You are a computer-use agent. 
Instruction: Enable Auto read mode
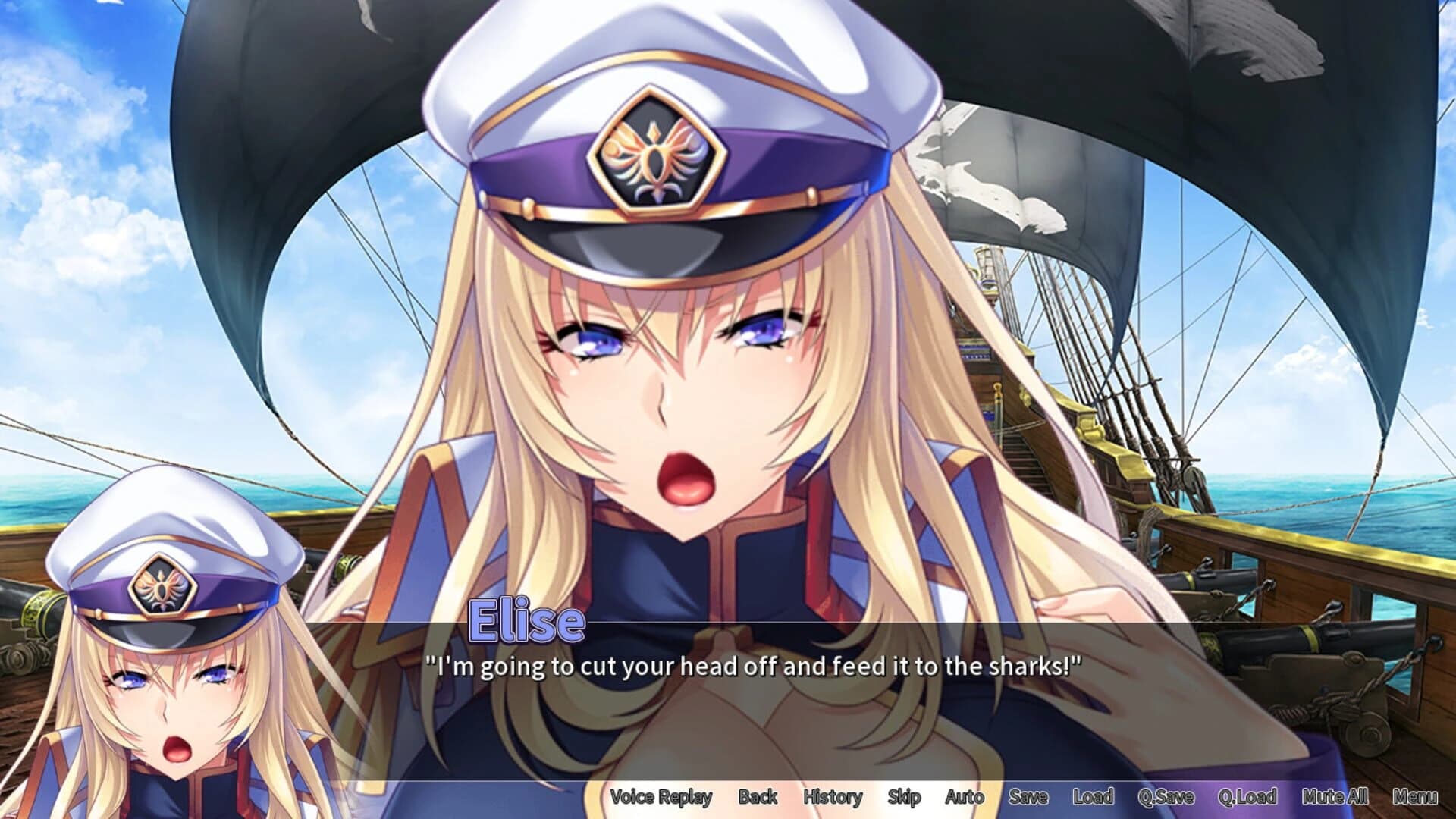pyautogui.click(x=965, y=797)
